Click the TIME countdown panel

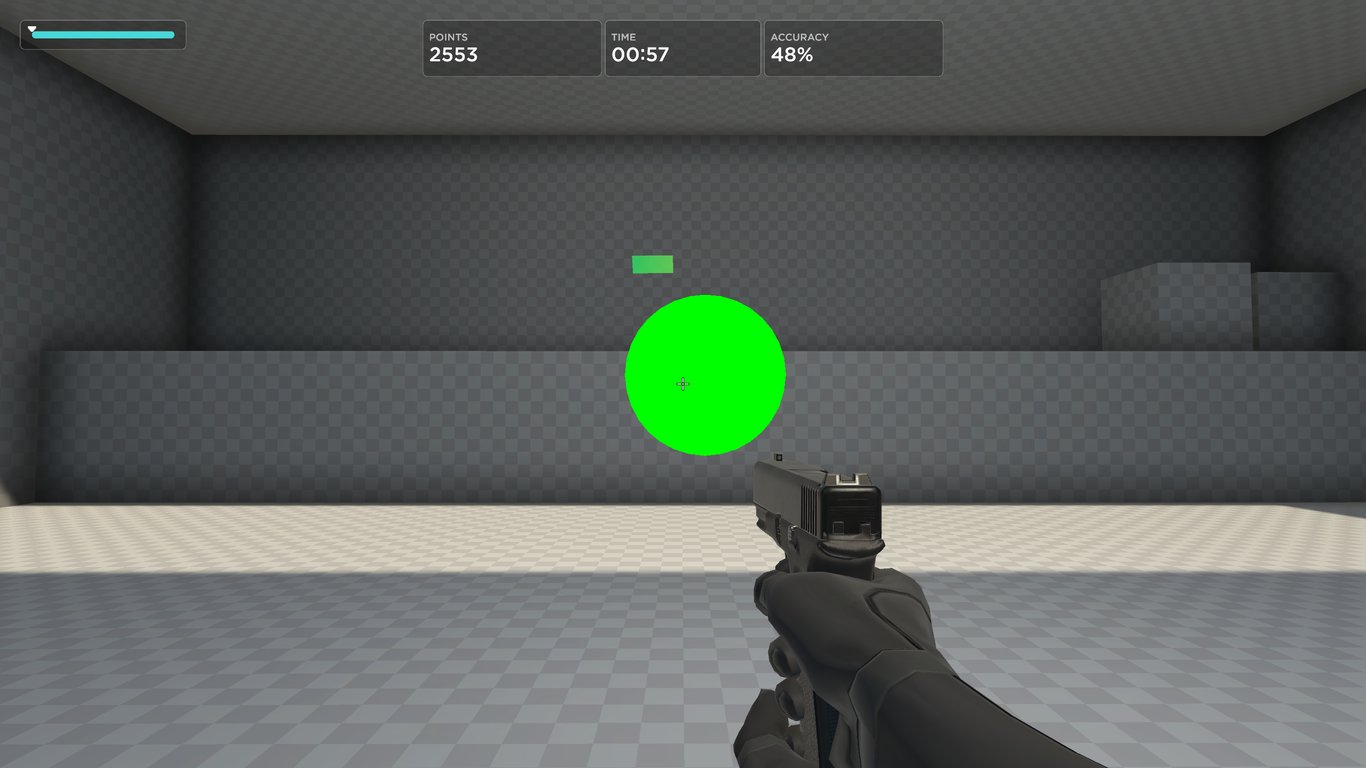coord(682,48)
